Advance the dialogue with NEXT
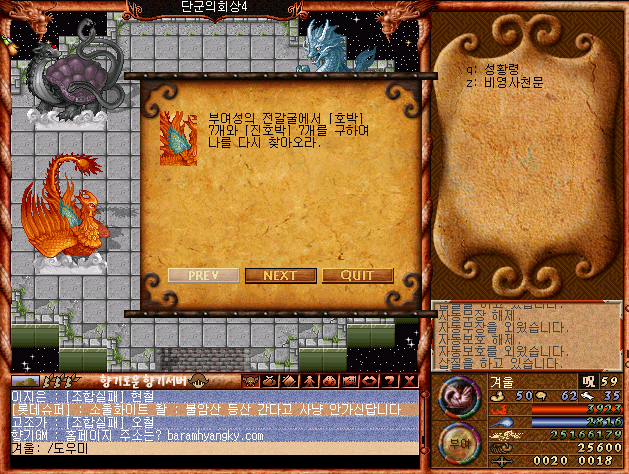The image size is (629, 474). pyautogui.click(x=280, y=276)
